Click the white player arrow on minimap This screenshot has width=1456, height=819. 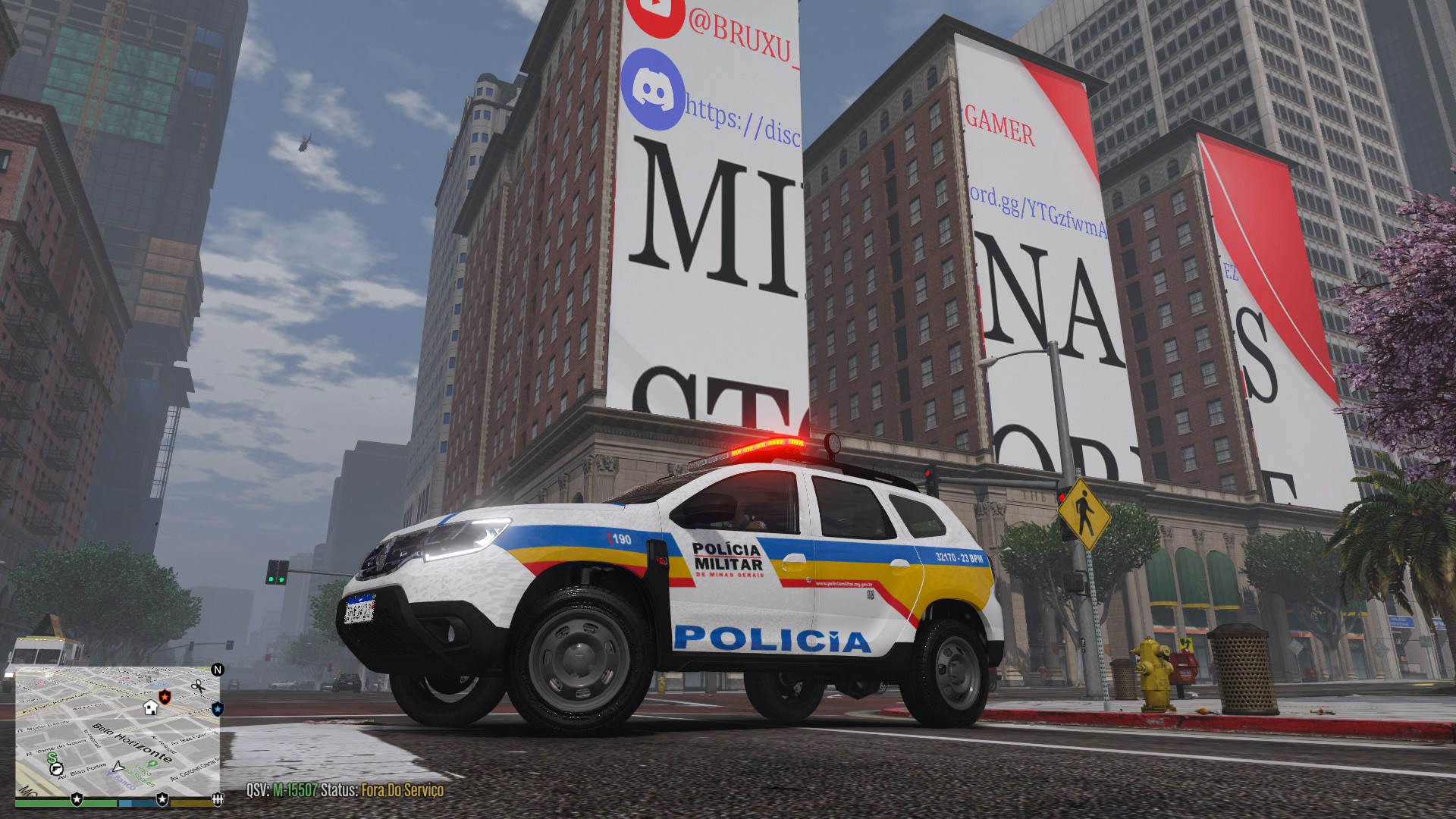(x=118, y=767)
